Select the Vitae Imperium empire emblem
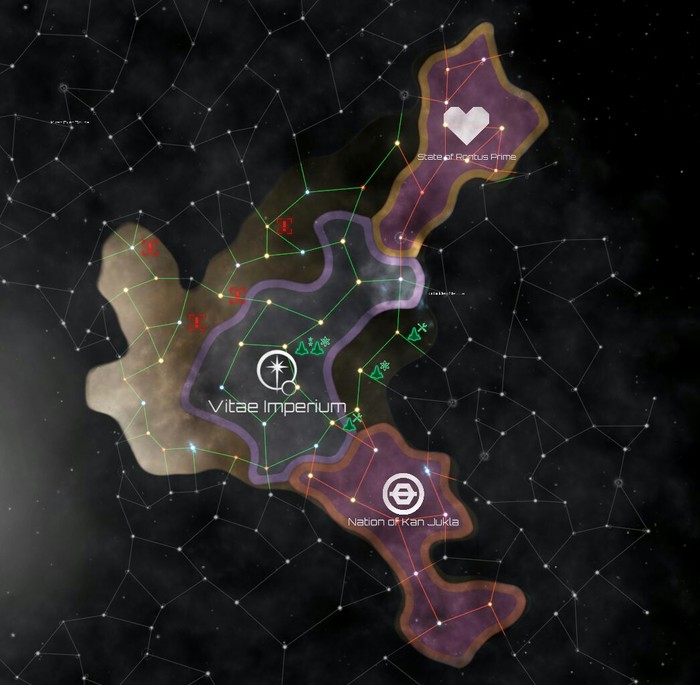 pyautogui.click(x=274, y=370)
